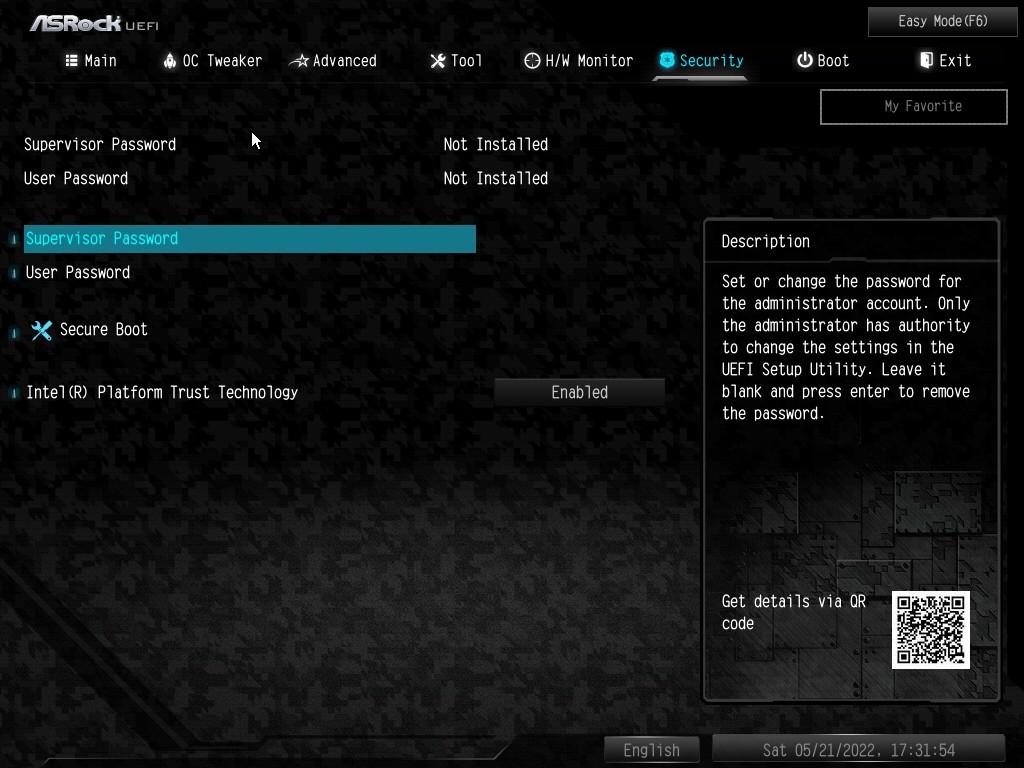Open the OC Tweaker tab
This screenshot has height=768, width=1024.
212,61
